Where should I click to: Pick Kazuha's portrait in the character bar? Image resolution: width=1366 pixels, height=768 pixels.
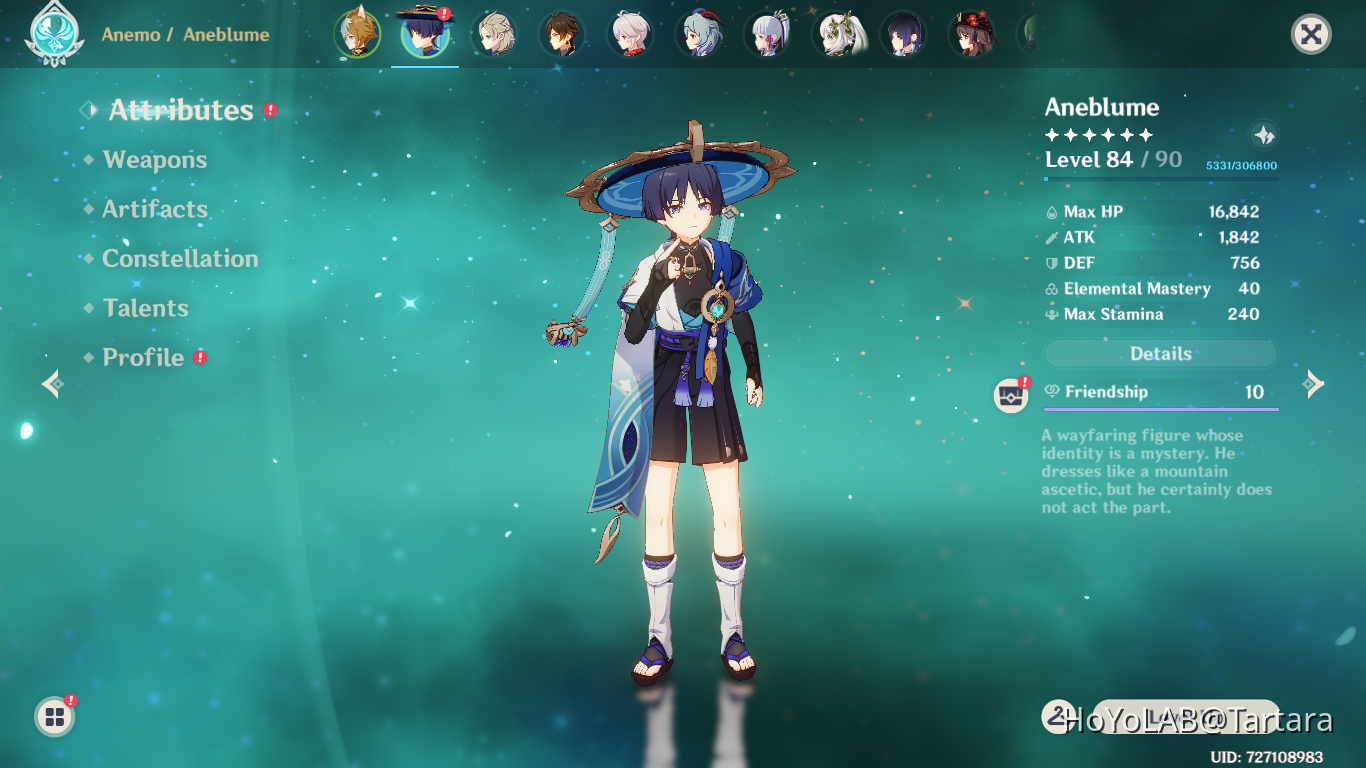(629, 34)
